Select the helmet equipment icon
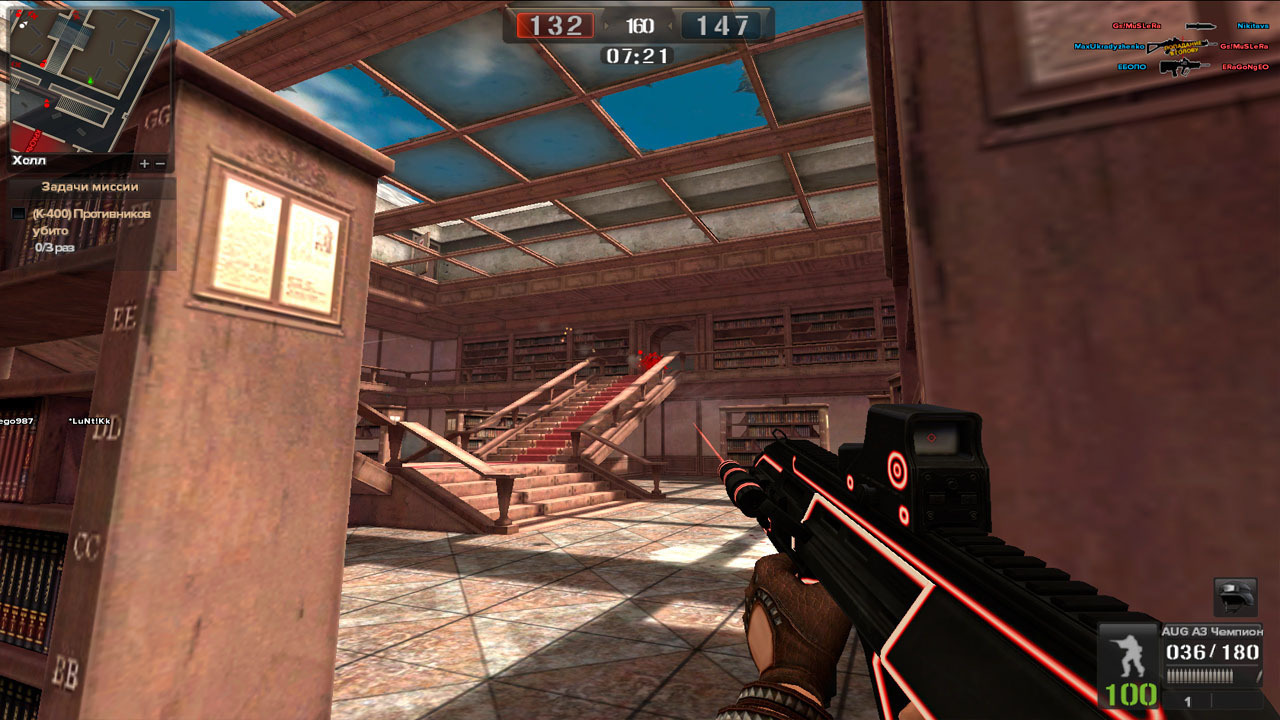This screenshot has width=1280, height=720. 1235,597
